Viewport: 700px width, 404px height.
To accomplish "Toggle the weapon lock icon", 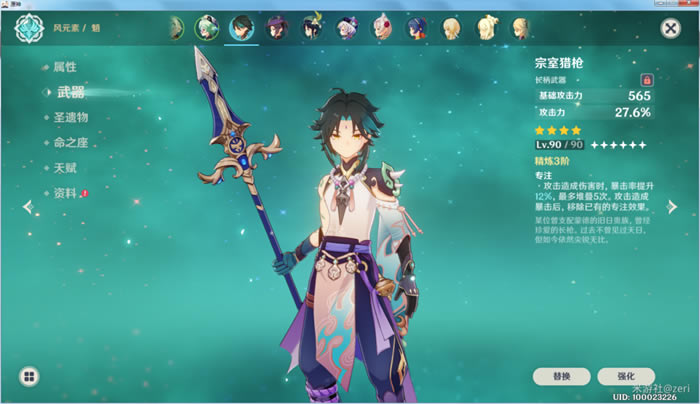I will 646,78.
